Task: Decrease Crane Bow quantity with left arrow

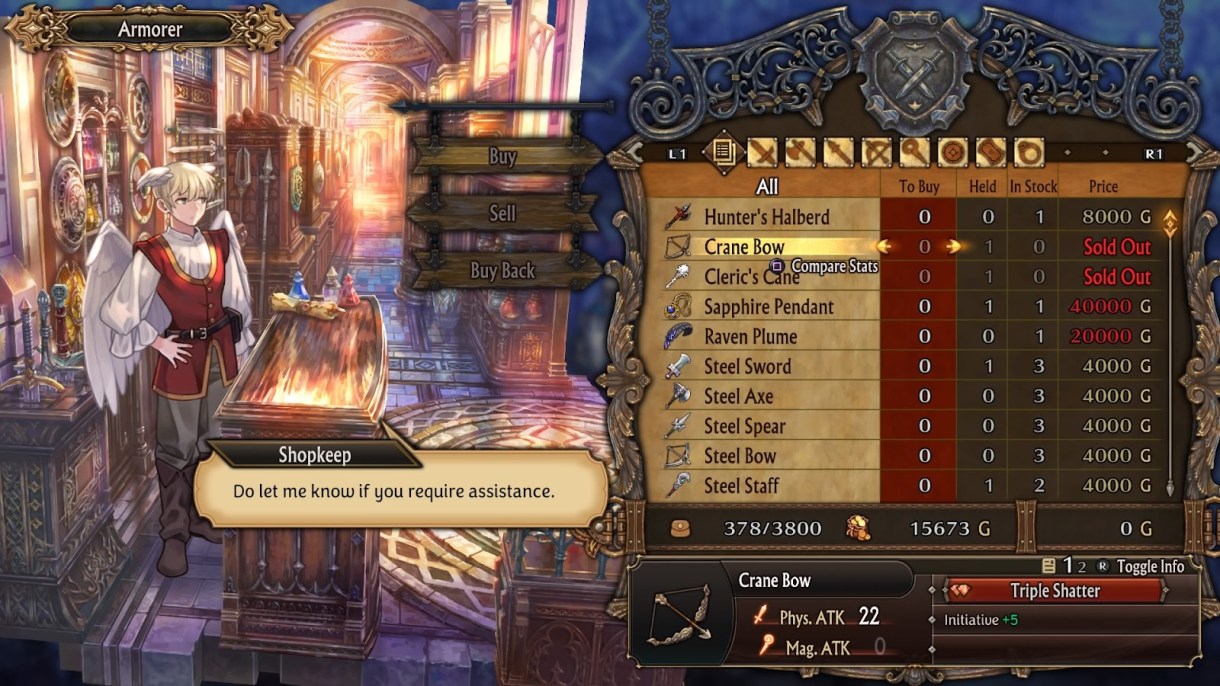Action: tap(884, 247)
